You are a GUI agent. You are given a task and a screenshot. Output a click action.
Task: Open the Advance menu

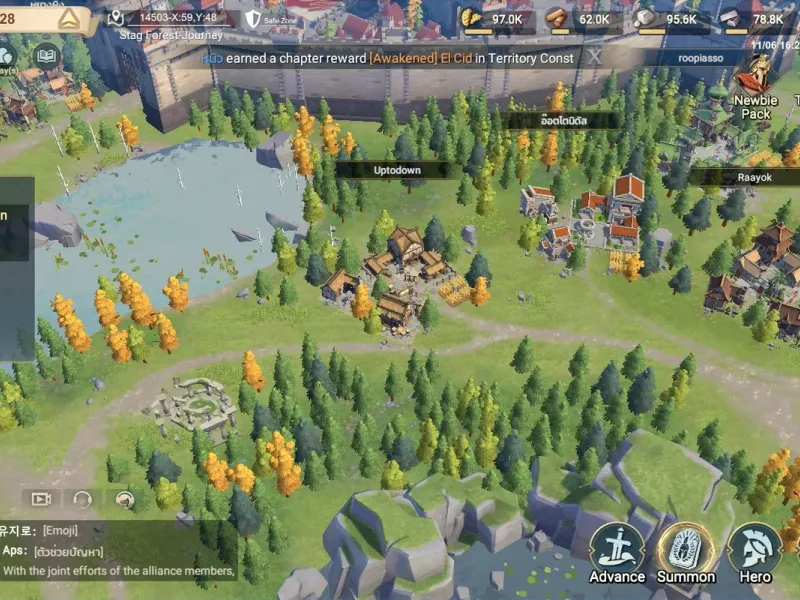[616, 552]
